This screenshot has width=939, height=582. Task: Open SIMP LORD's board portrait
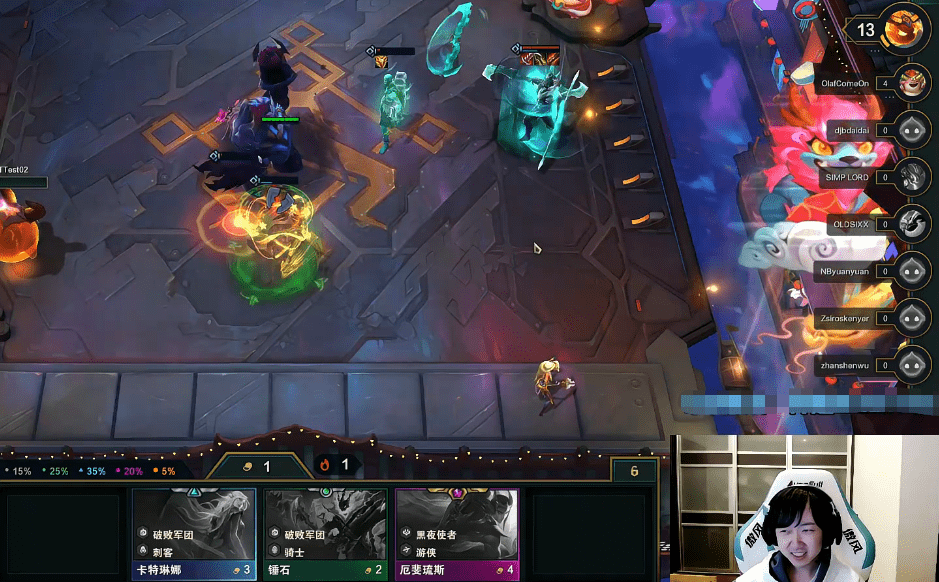(x=911, y=176)
